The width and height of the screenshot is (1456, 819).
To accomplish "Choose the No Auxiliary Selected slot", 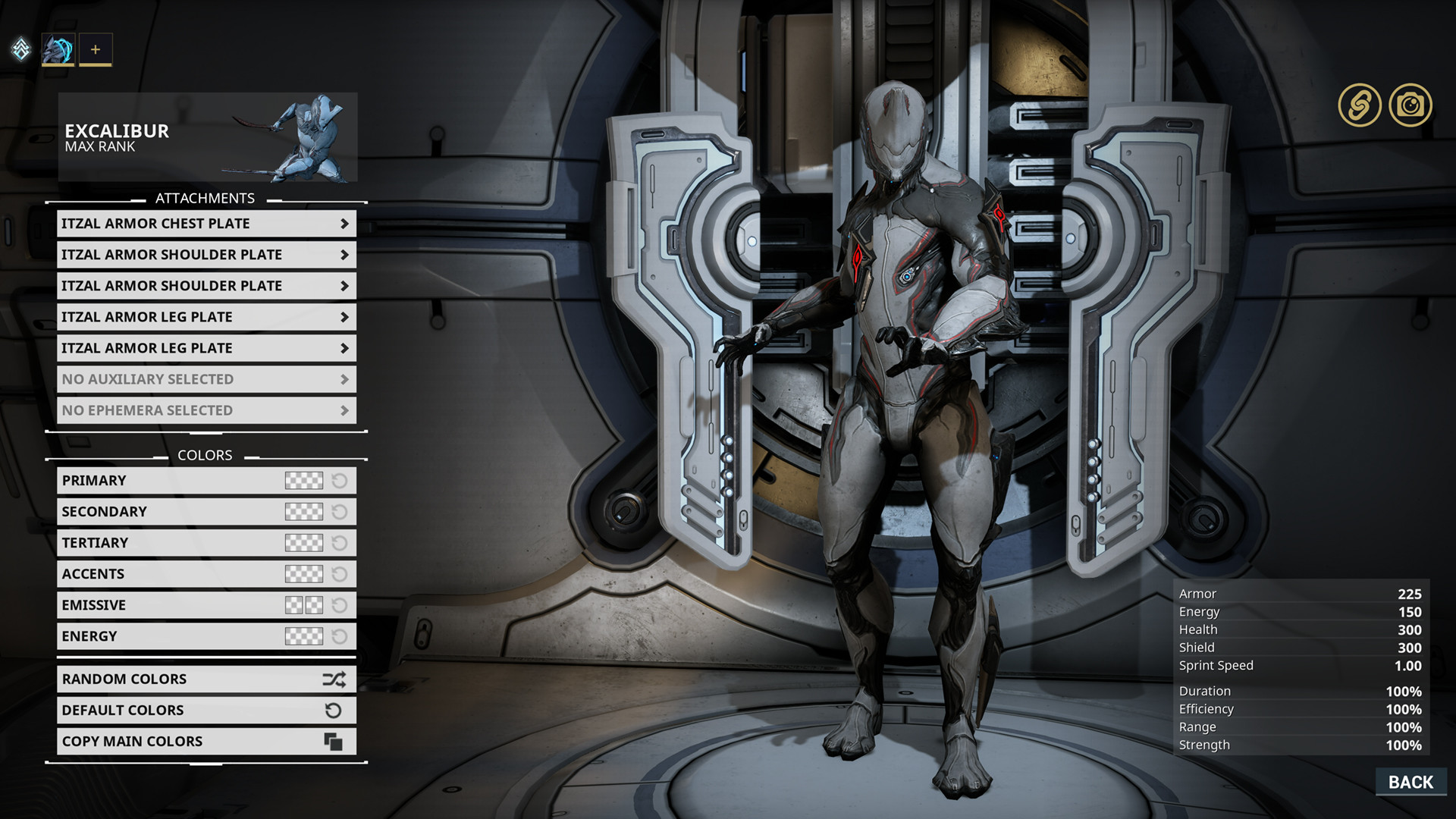I will click(206, 379).
